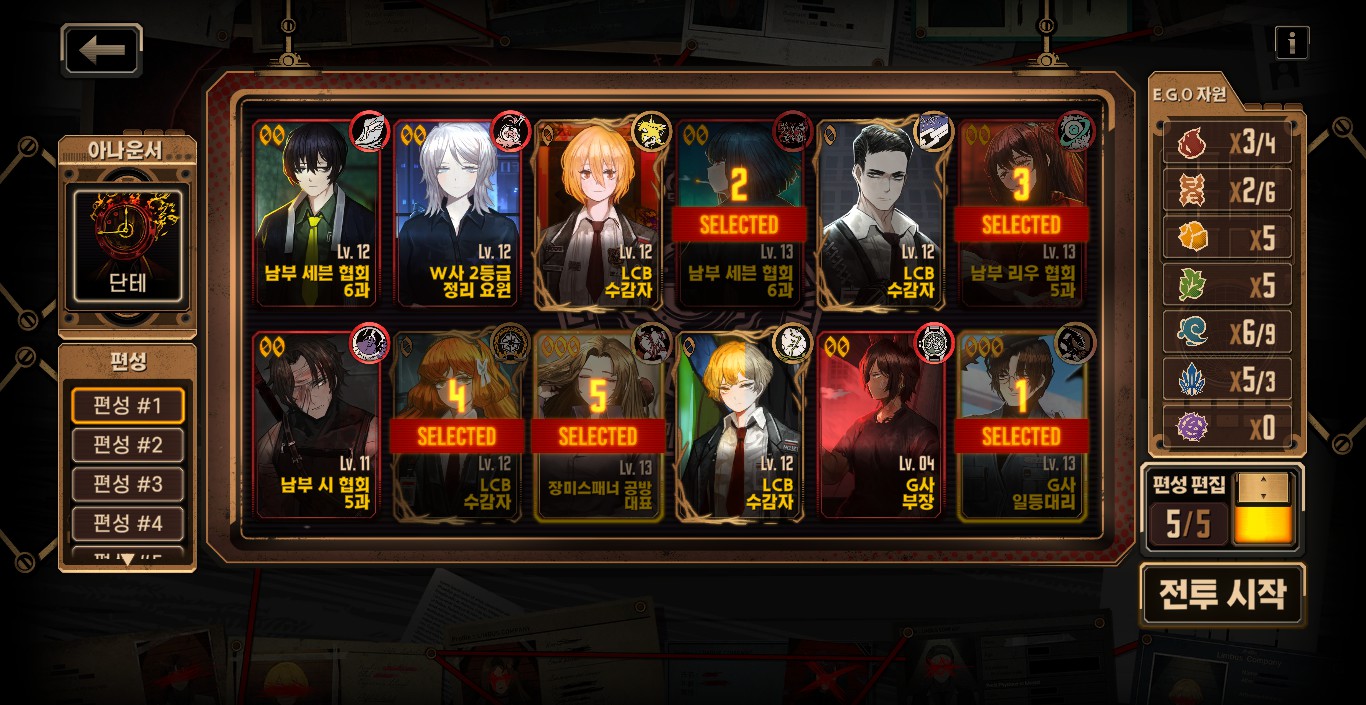Switch to formation 편성 #2
Viewport: 1366px width, 705px height.
pyautogui.click(x=127, y=445)
